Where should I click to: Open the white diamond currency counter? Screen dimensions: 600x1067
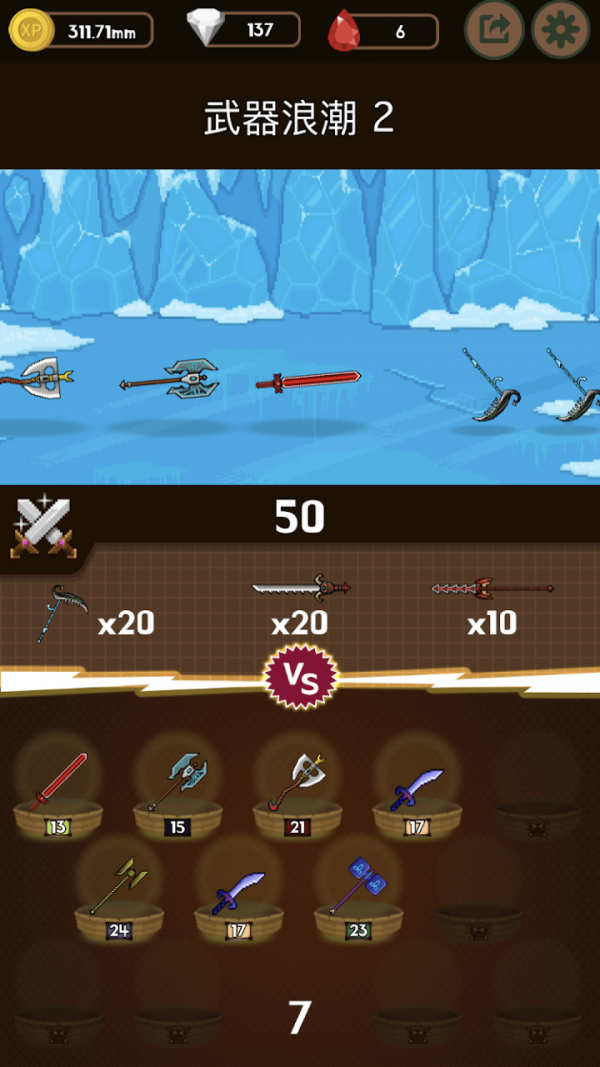pos(245,30)
